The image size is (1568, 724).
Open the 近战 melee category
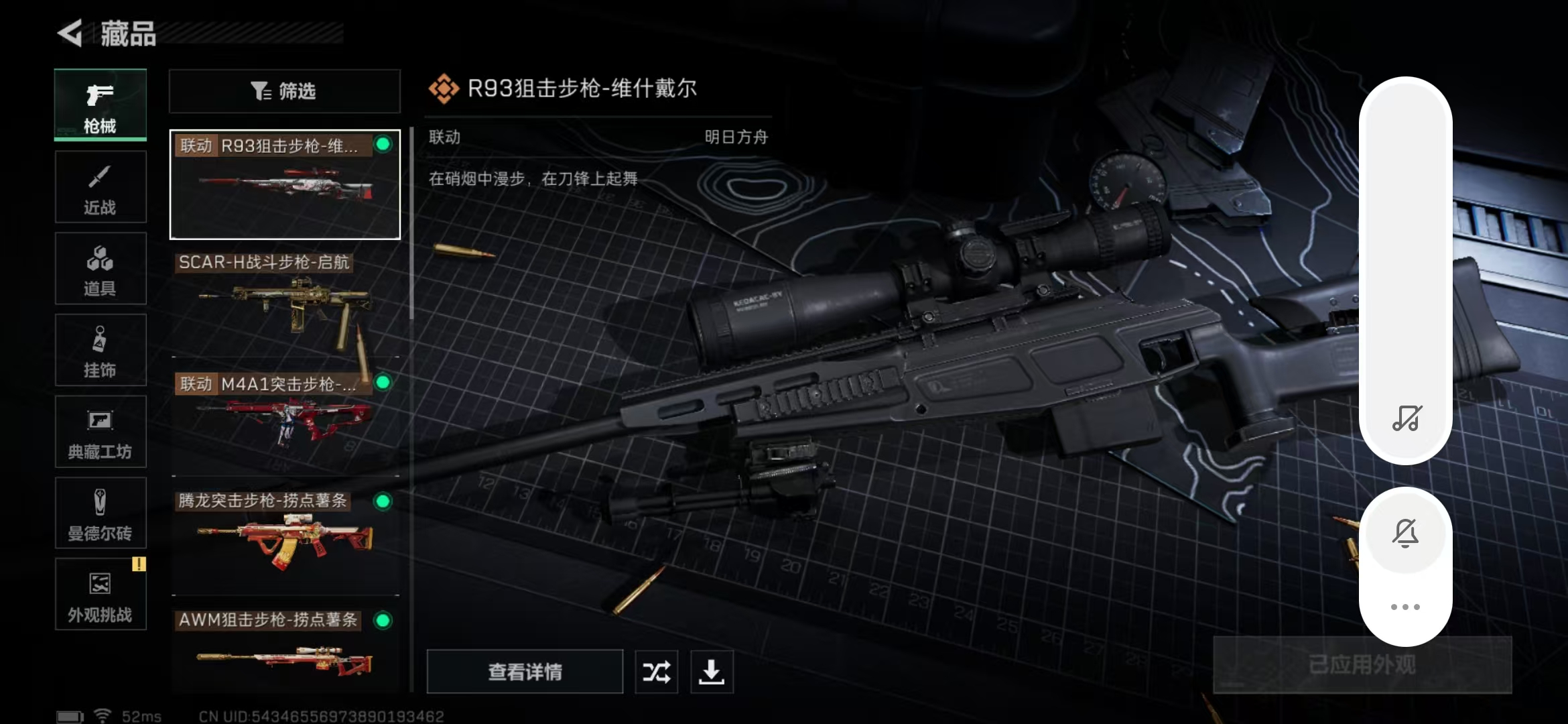click(x=101, y=187)
